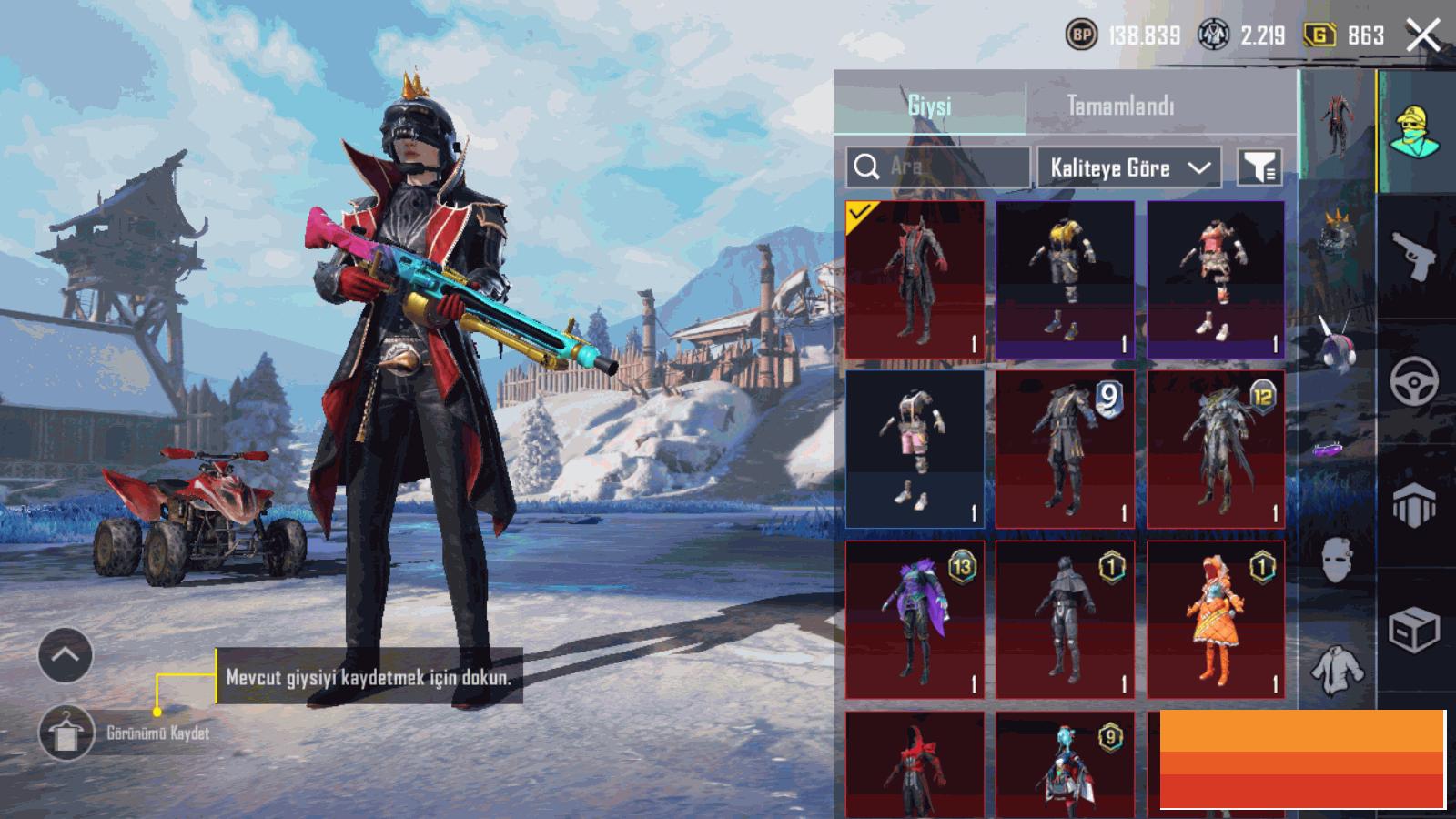Choose the armored outfit with badge 12
1456x819 pixels.
1216,450
